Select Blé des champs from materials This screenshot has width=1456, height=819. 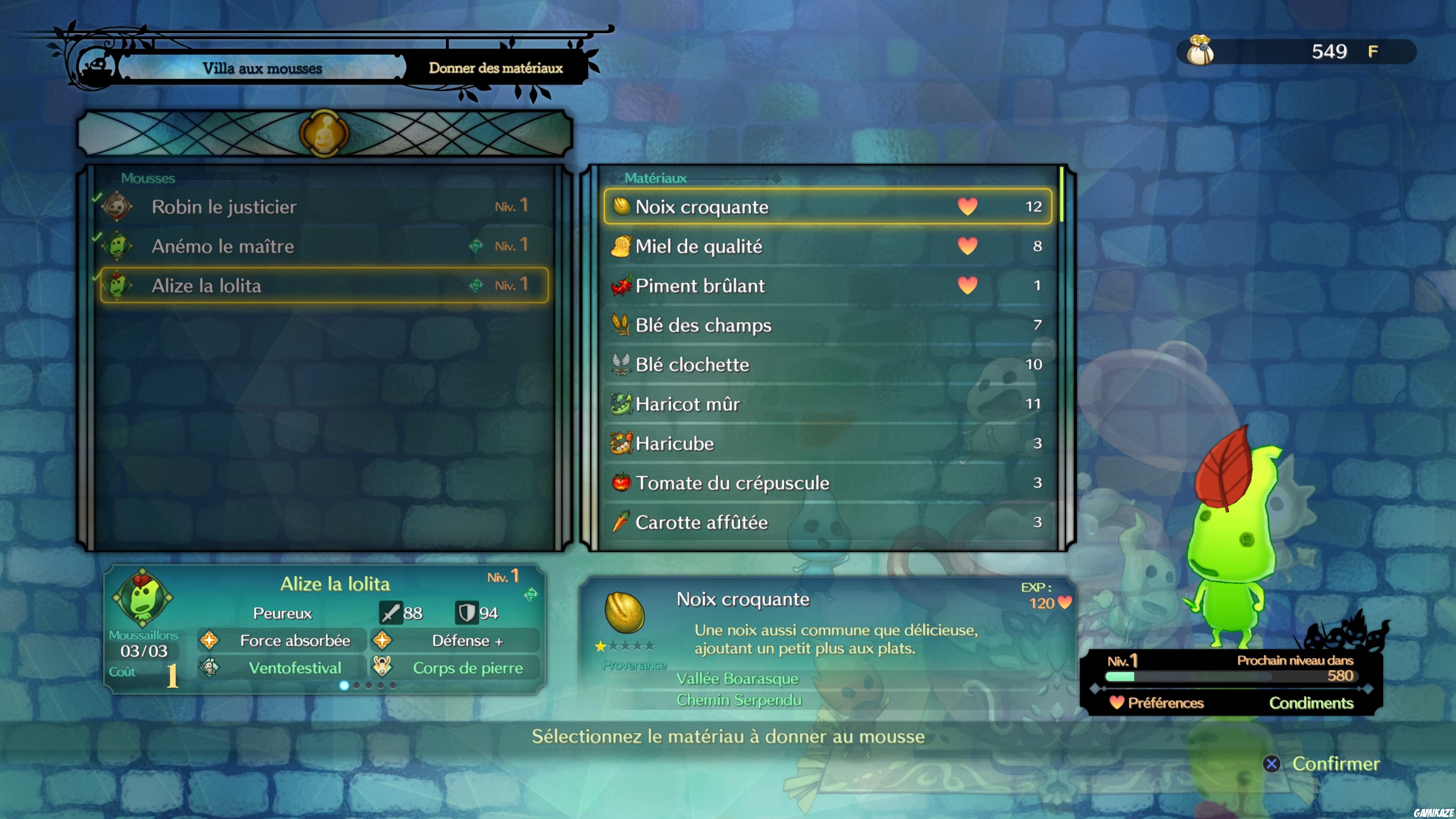pyautogui.click(x=827, y=325)
